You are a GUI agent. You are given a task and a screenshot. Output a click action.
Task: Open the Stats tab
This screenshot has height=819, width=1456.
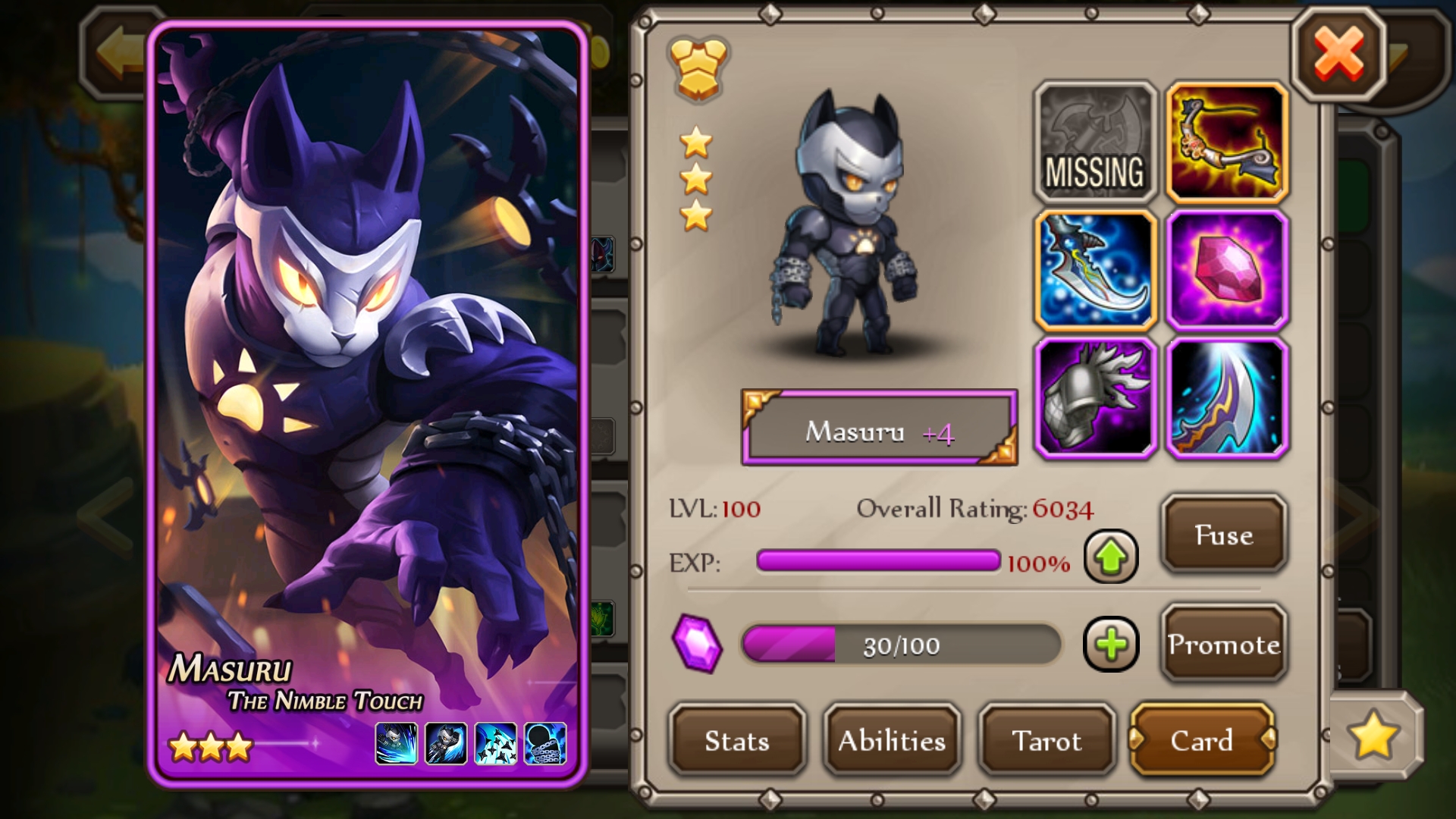pos(736,740)
